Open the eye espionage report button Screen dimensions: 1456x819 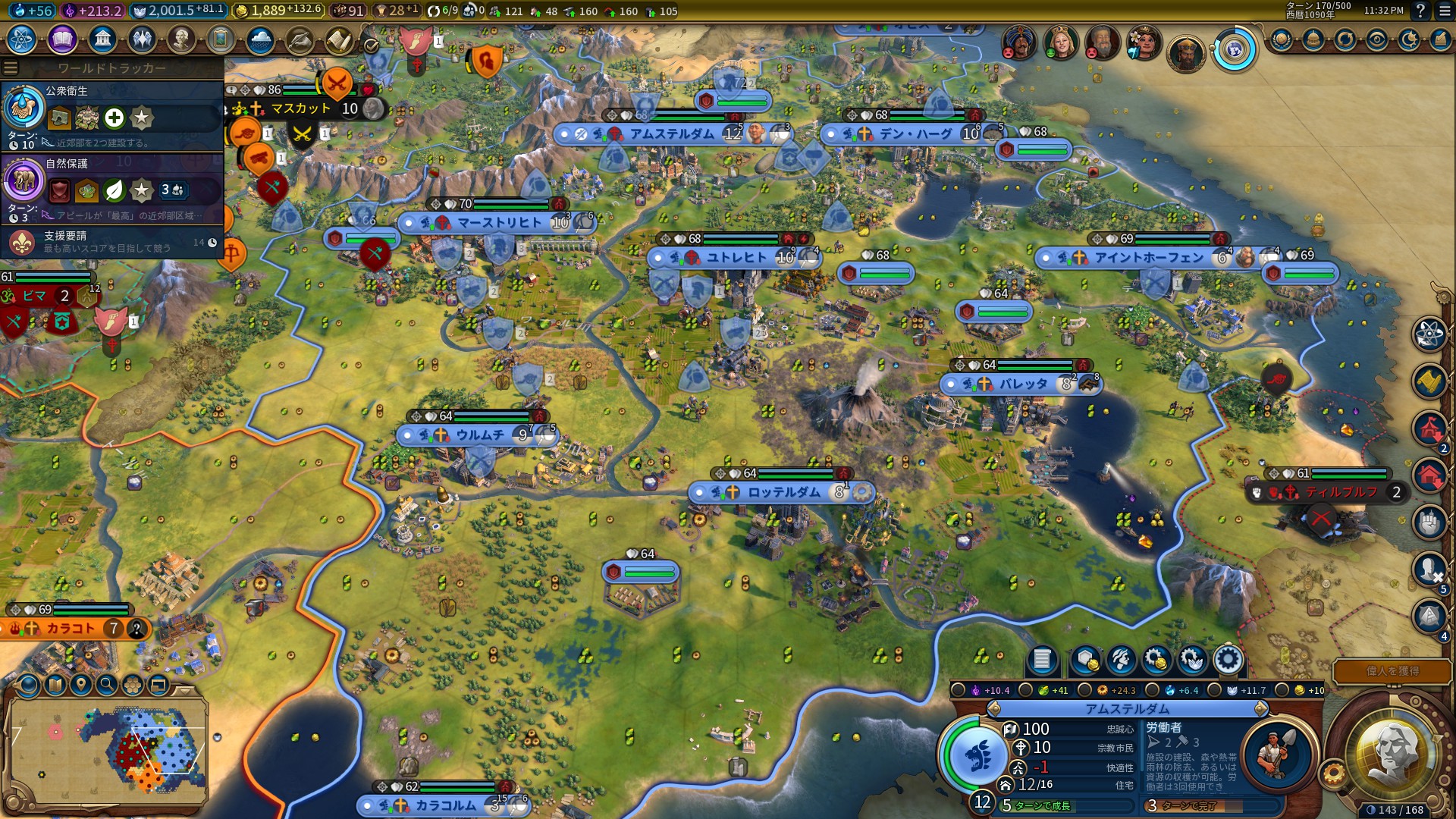[1377, 39]
